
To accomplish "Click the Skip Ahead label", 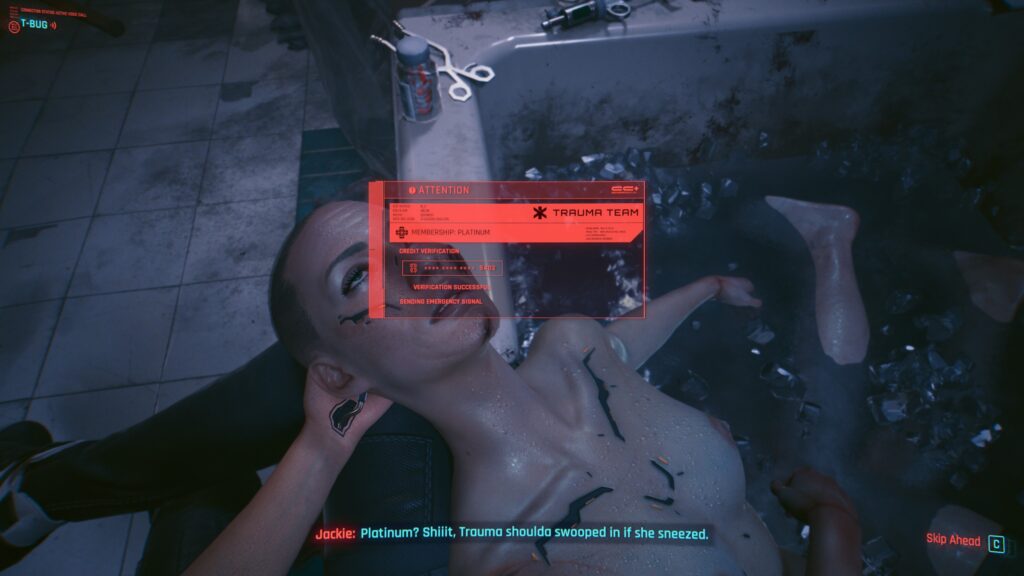I will [x=951, y=540].
